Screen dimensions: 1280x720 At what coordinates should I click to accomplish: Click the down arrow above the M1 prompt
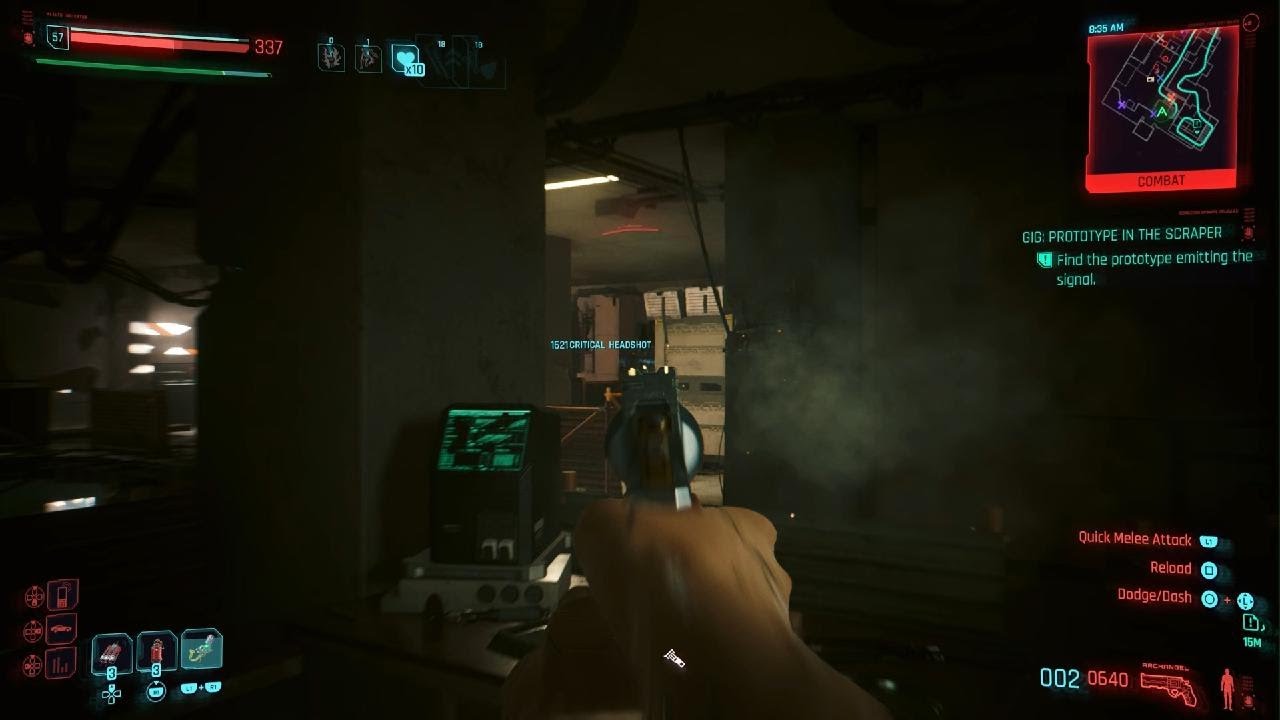[x=156, y=680]
